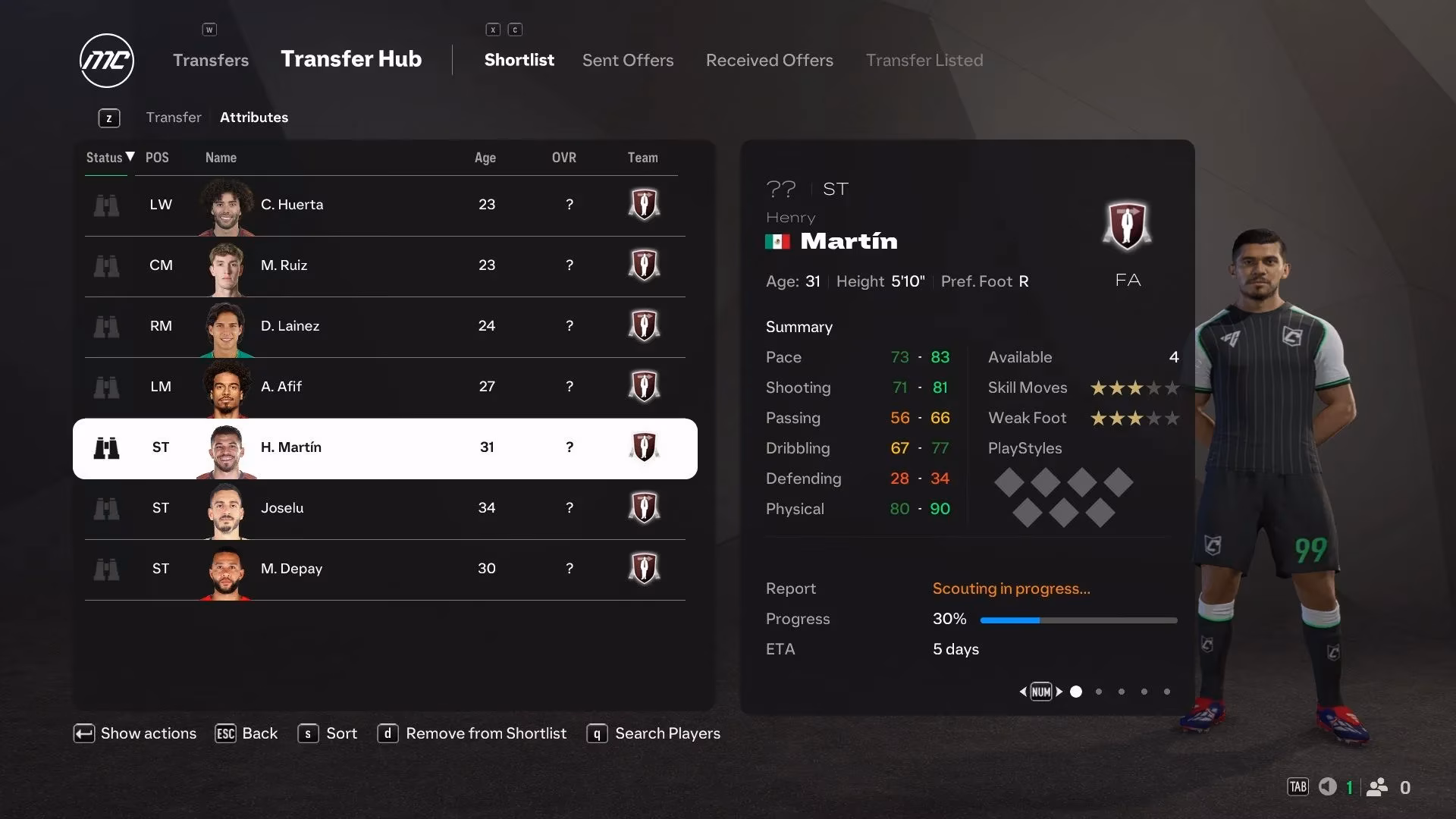Click the speaker notification icon in the bottom bar

tap(1327, 787)
